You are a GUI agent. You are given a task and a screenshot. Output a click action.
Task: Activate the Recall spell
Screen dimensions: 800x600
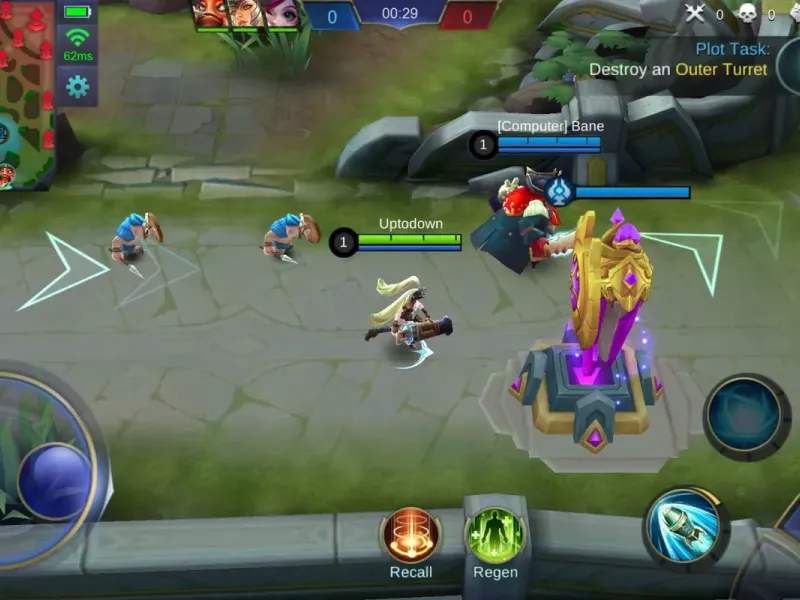point(411,535)
